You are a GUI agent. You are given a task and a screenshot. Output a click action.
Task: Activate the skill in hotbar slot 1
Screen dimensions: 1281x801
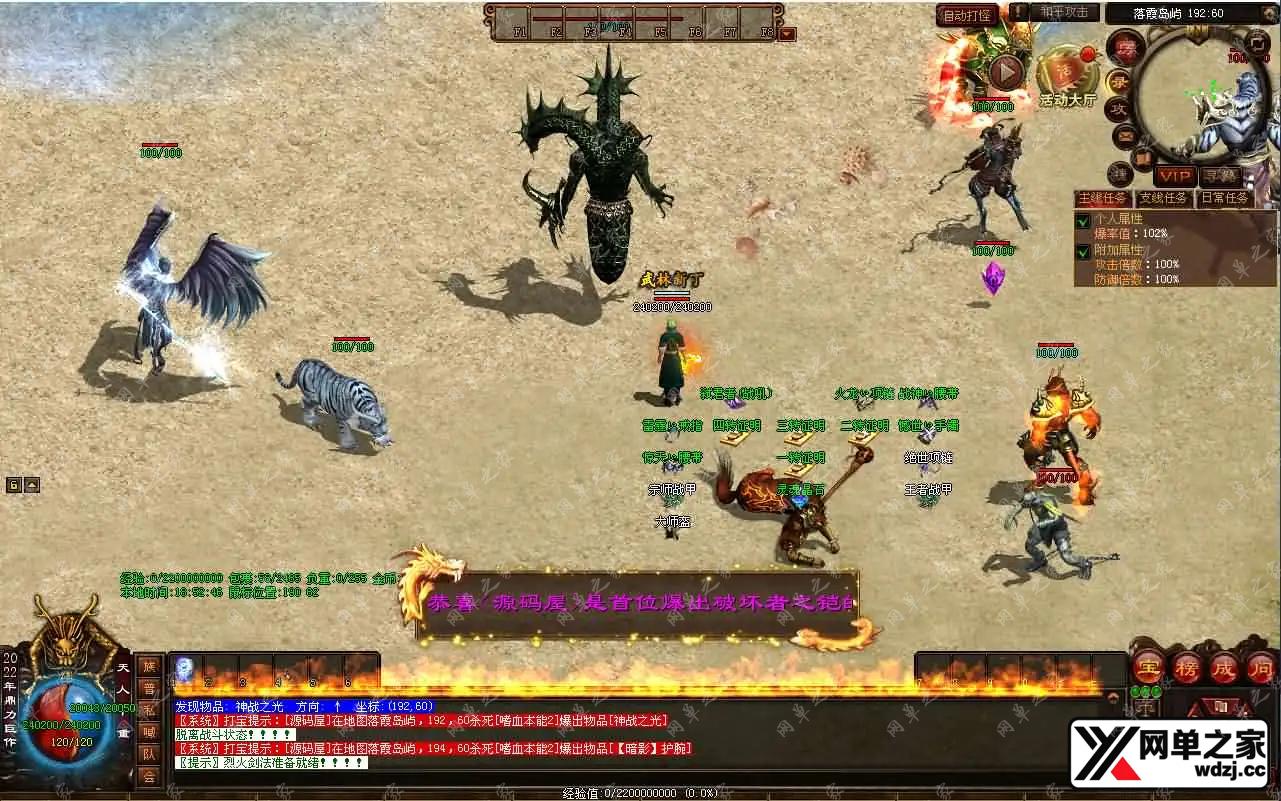[x=185, y=669]
